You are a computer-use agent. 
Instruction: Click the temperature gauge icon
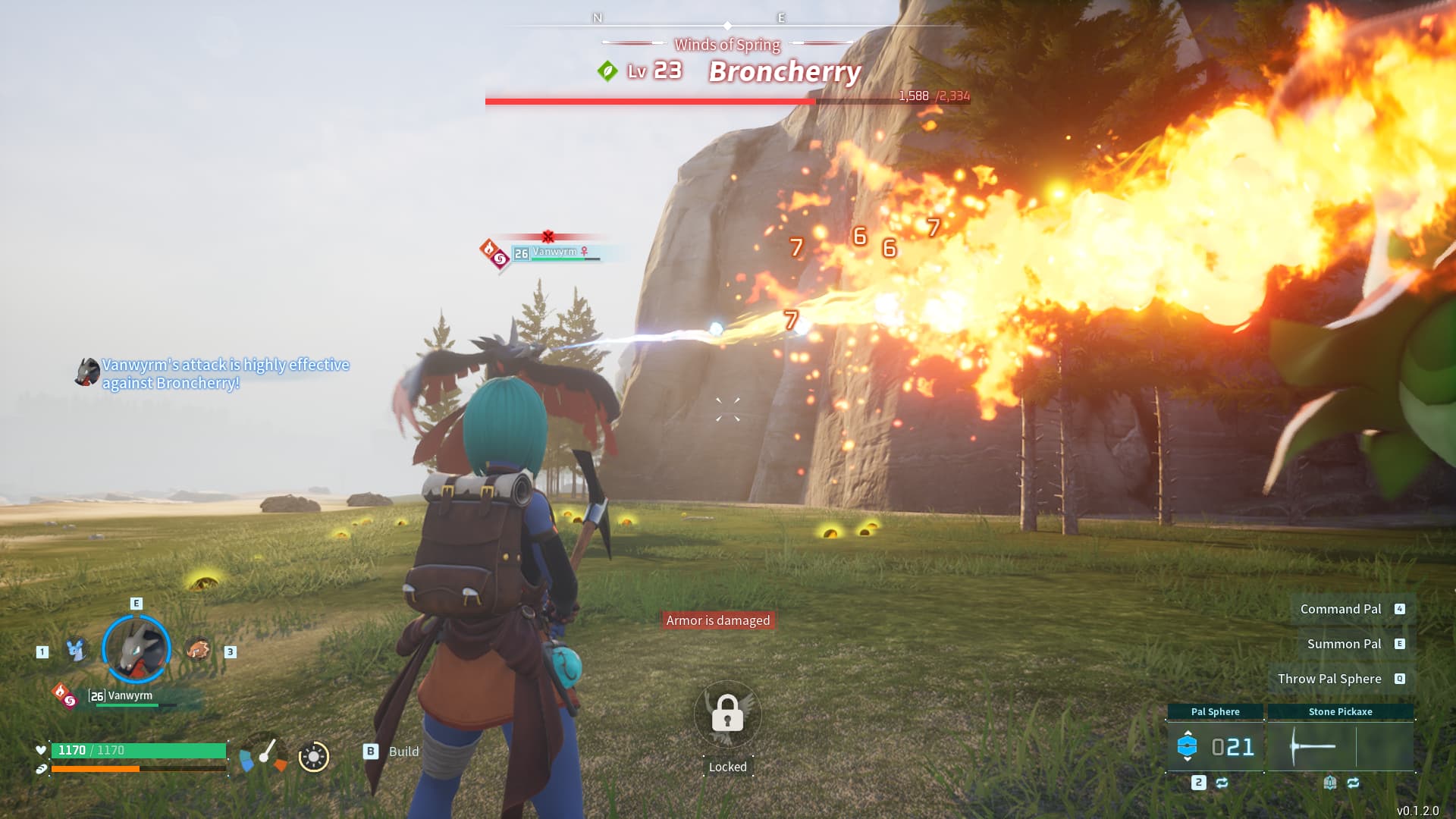coord(263,754)
